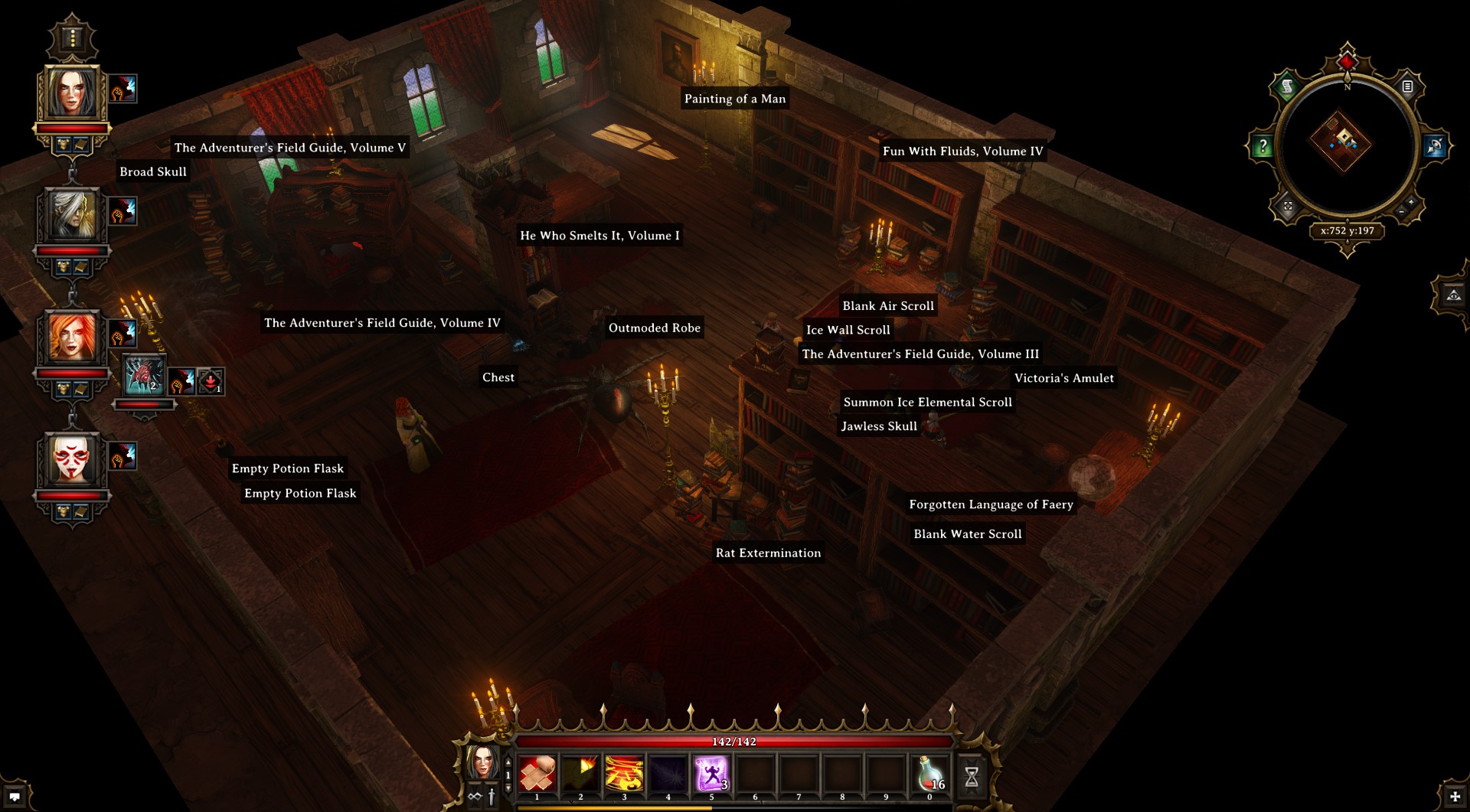This screenshot has width=1470, height=812.
Task: Select the white-masked party member portrait
Action: coord(73,460)
